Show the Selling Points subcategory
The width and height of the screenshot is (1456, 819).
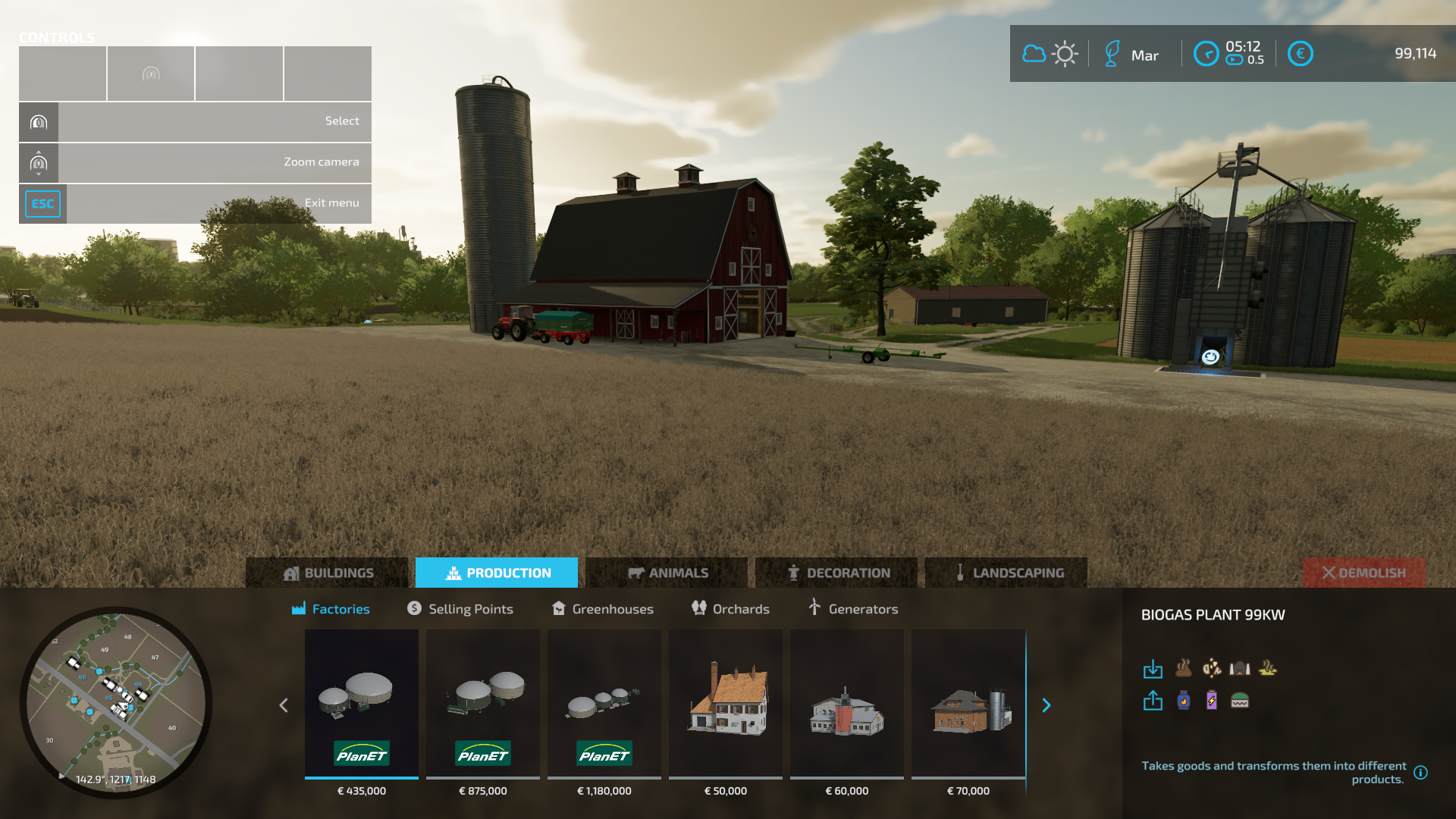coord(460,609)
